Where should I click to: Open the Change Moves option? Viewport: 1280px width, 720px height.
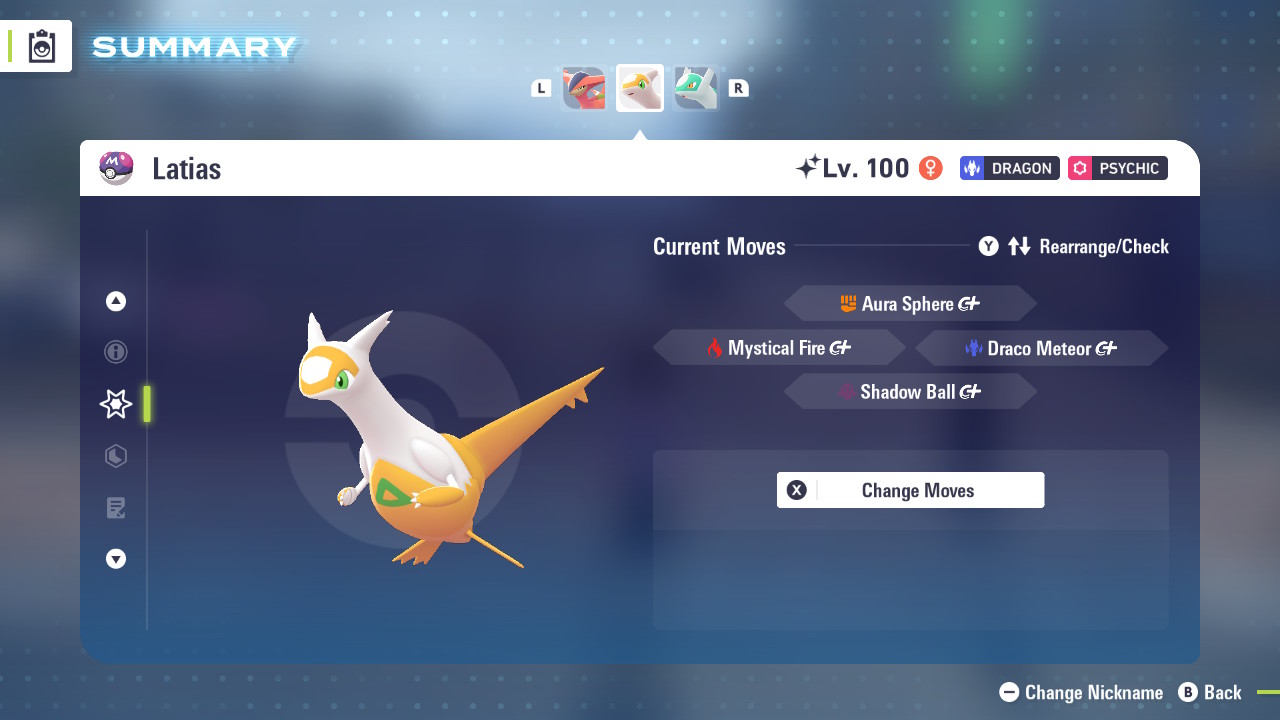(x=910, y=490)
